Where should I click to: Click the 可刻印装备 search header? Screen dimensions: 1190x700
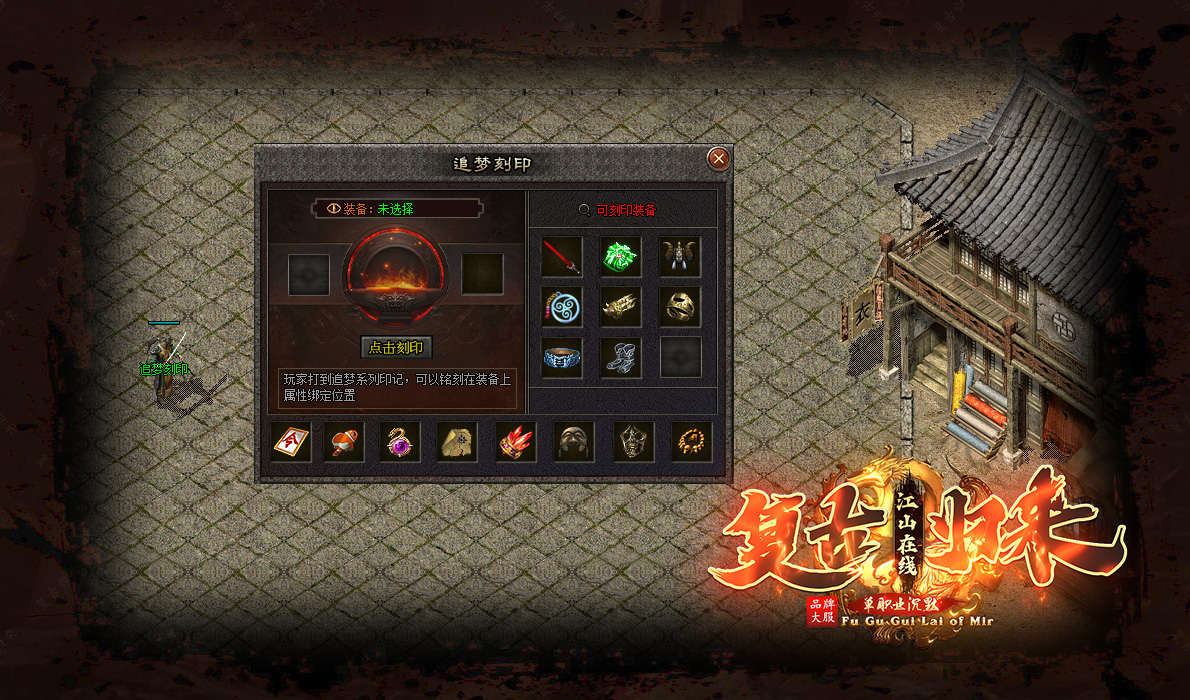tap(620, 210)
